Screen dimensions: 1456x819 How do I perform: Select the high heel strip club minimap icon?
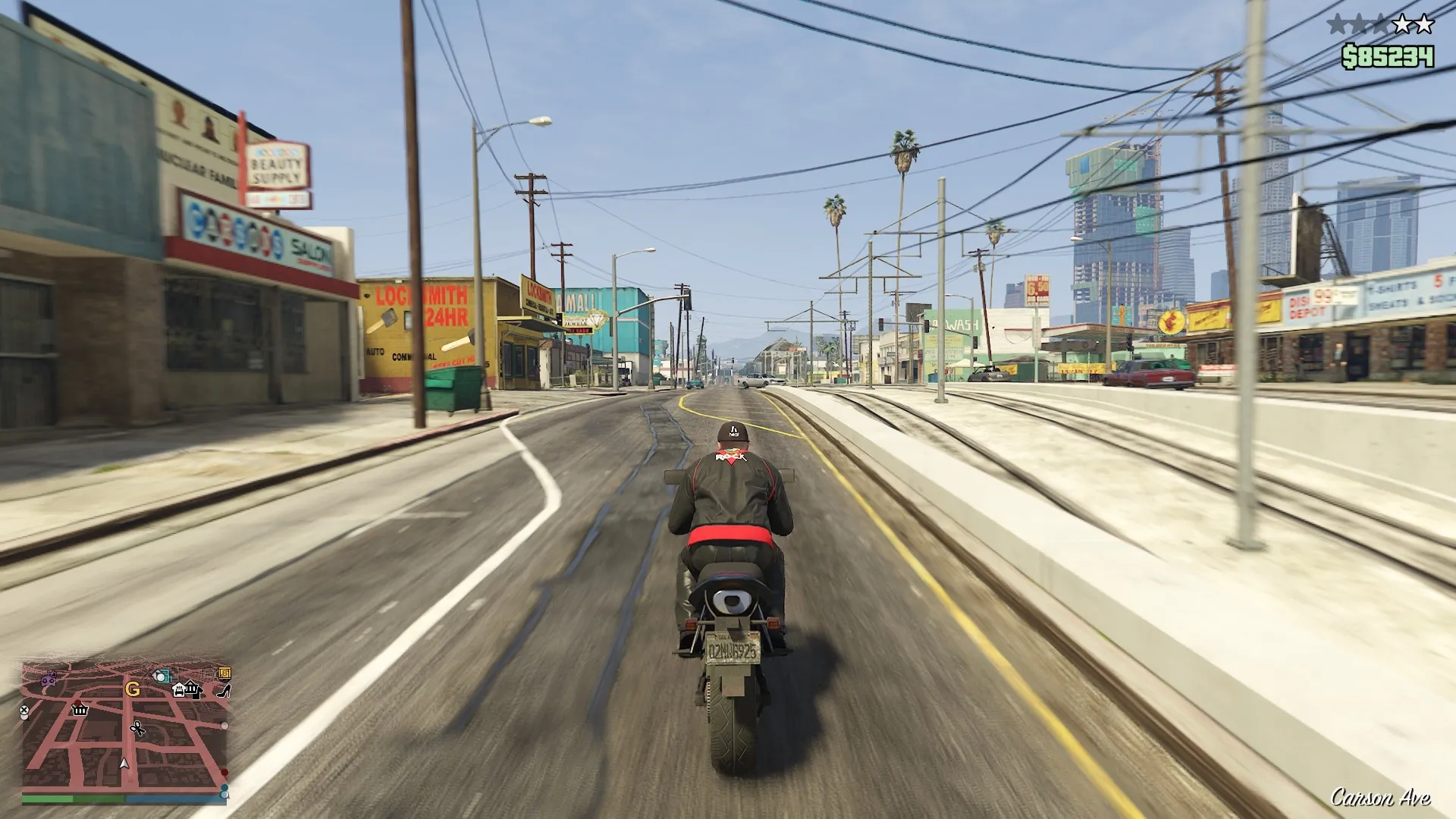click(x=223, y=691)
